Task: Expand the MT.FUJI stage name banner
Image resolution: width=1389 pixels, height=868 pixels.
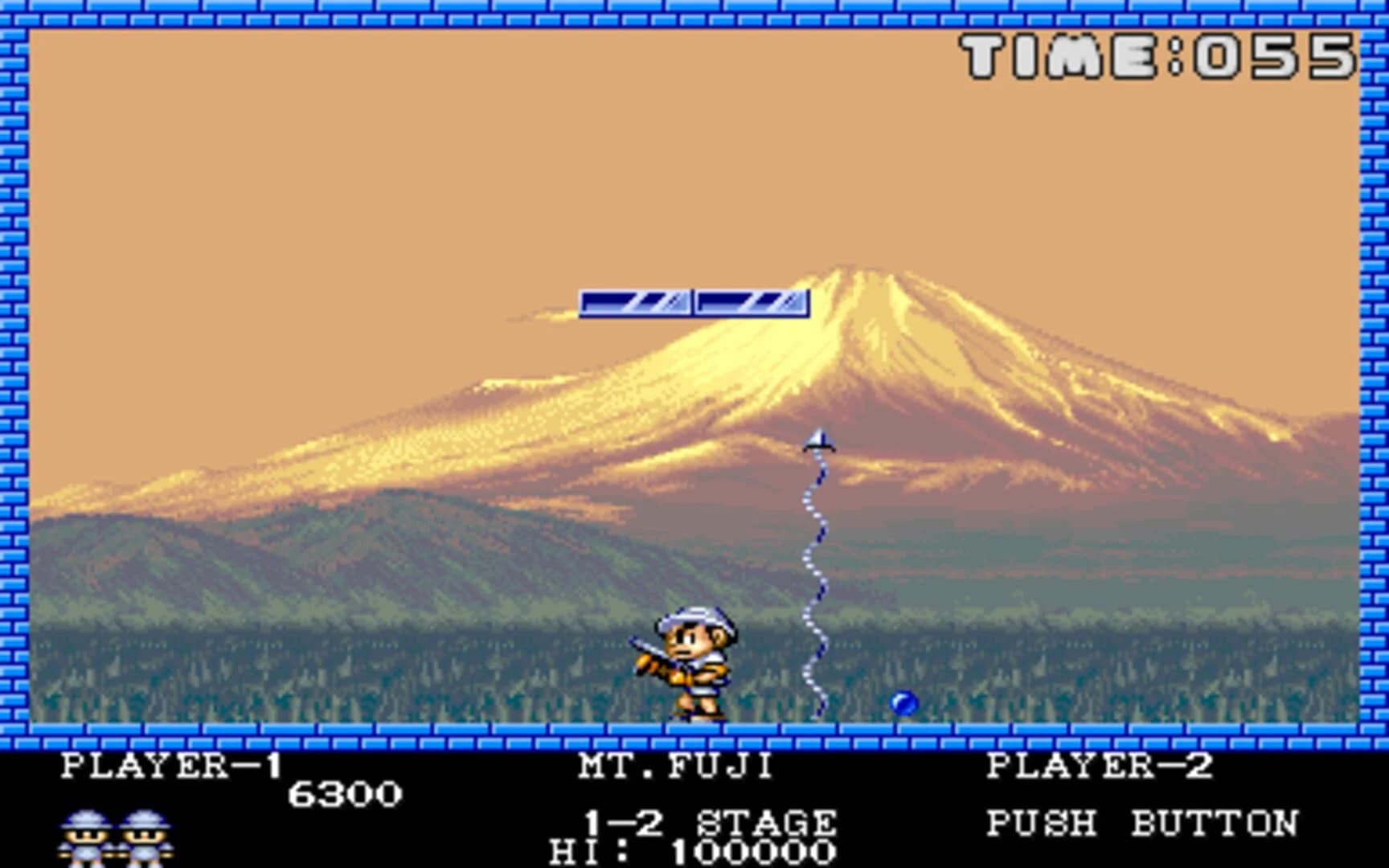Action: [x=675, y=765]
